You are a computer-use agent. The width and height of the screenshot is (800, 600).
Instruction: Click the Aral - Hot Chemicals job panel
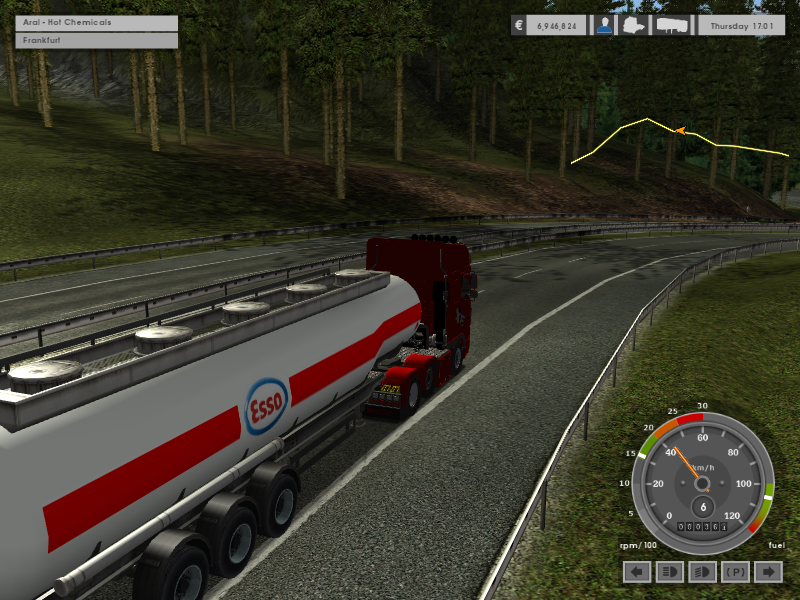tap(96, 22)
